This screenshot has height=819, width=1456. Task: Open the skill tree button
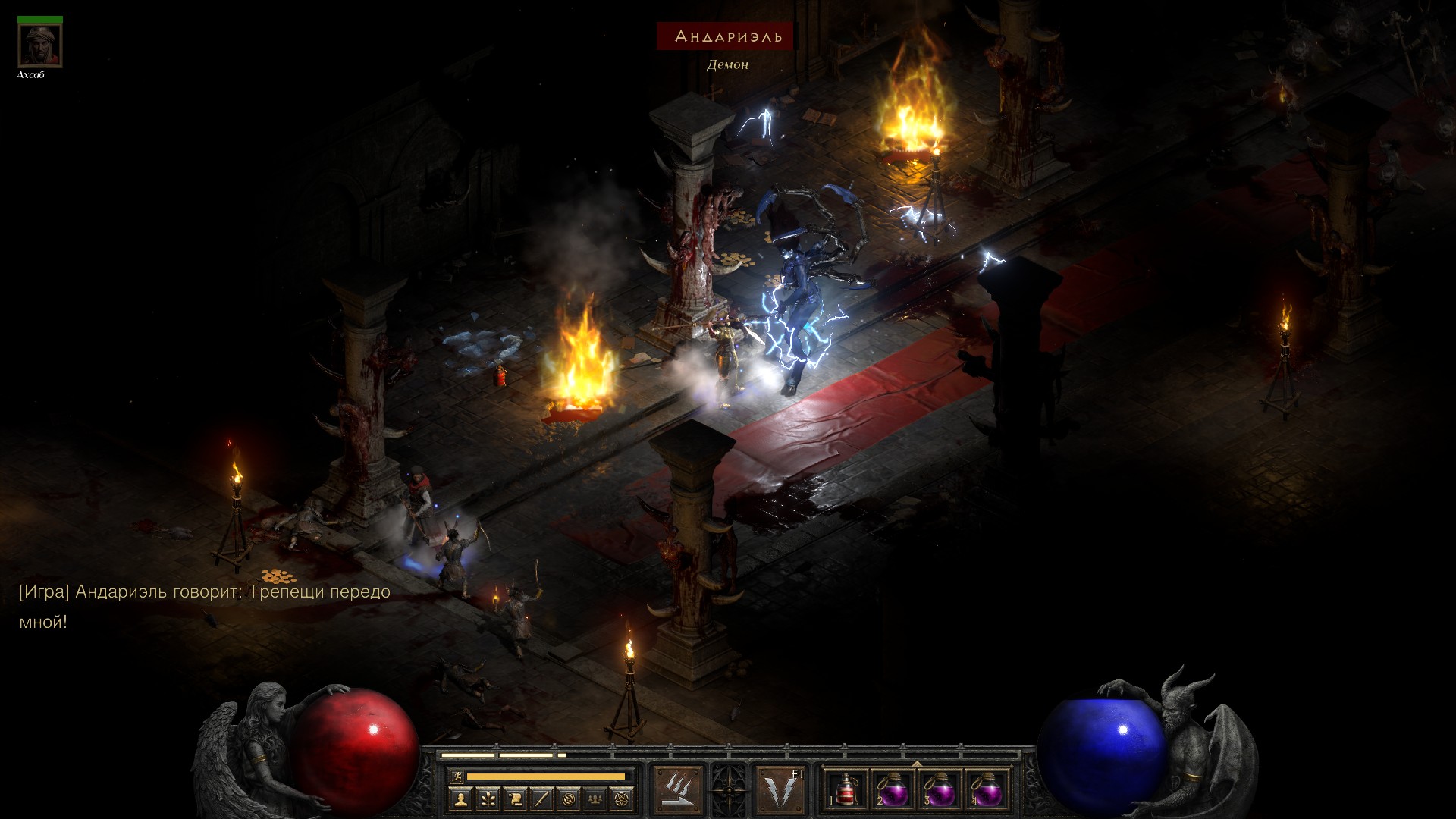click(487, 799)
